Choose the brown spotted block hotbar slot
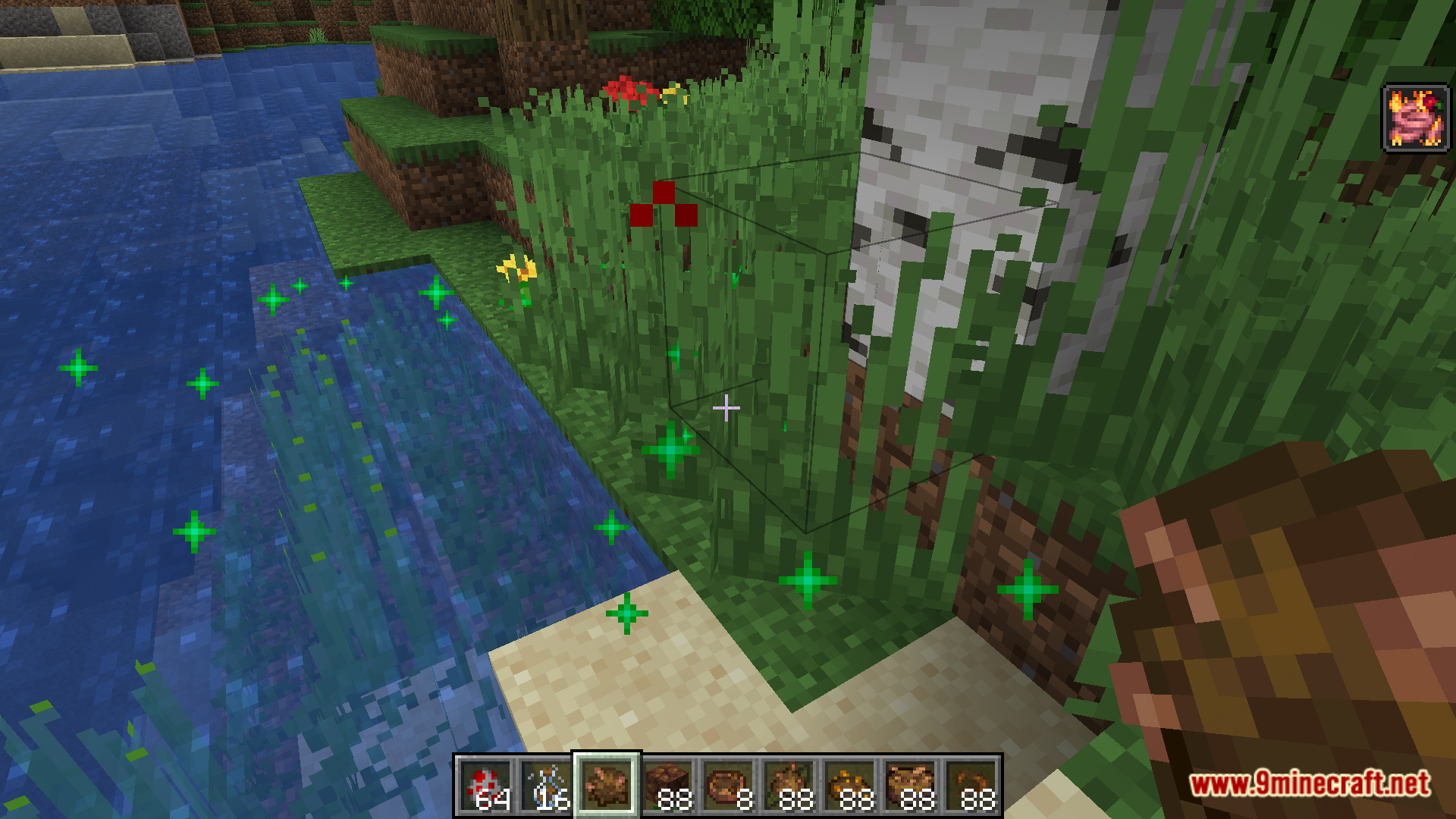 (667, 786)
